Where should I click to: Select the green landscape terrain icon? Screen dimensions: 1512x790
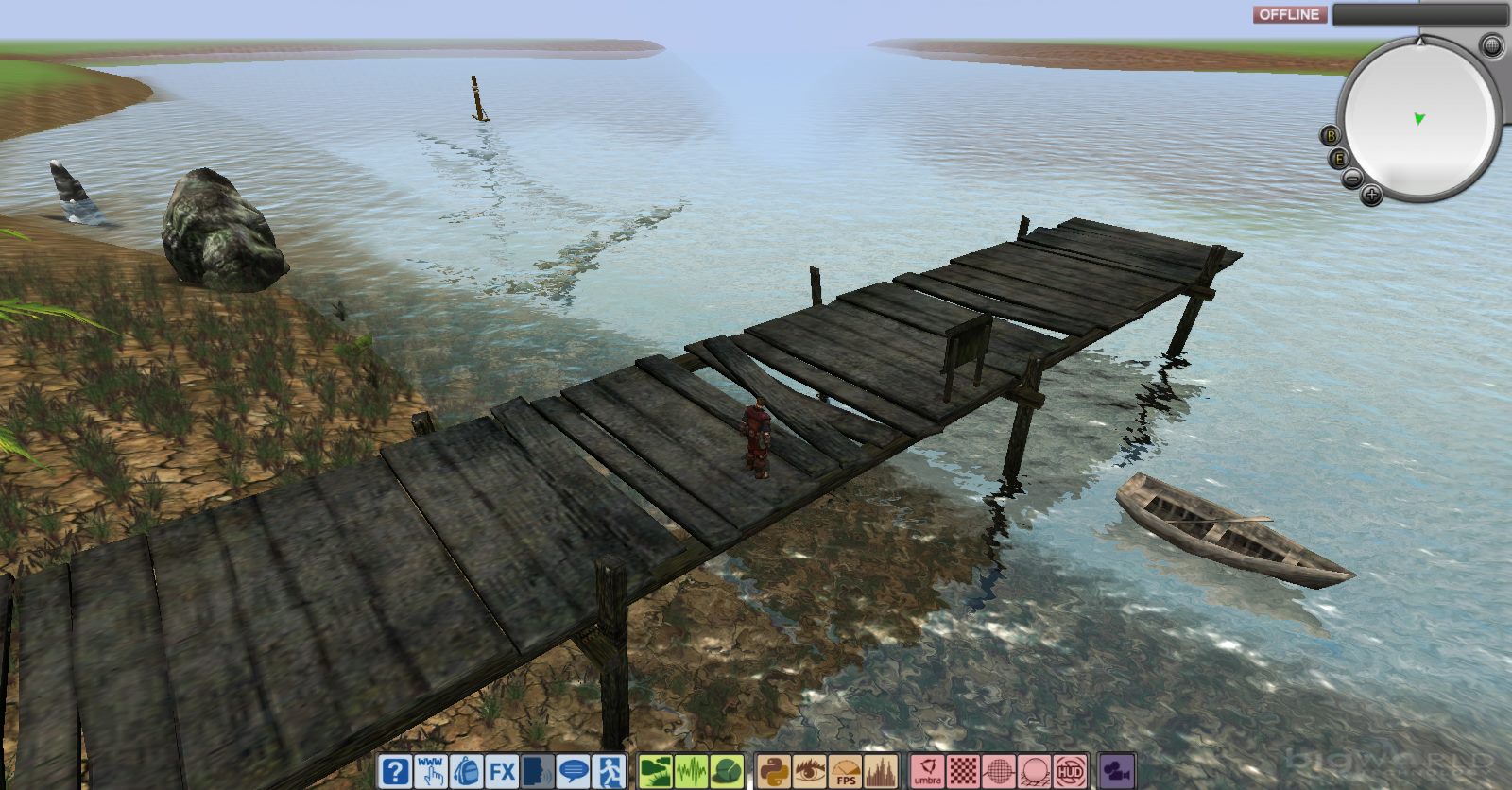pos(654,771)
